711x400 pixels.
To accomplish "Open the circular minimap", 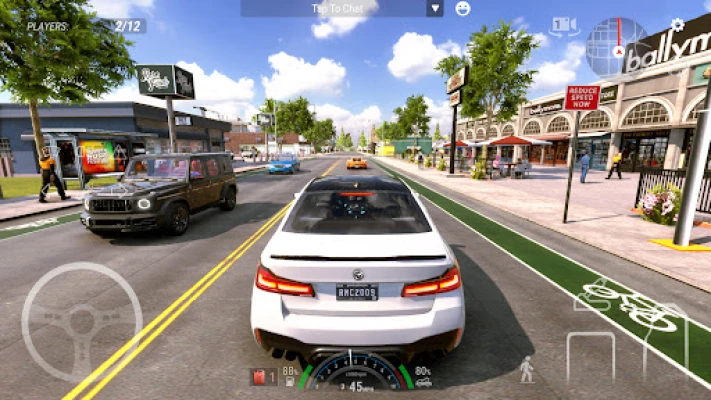I will 616,47.
